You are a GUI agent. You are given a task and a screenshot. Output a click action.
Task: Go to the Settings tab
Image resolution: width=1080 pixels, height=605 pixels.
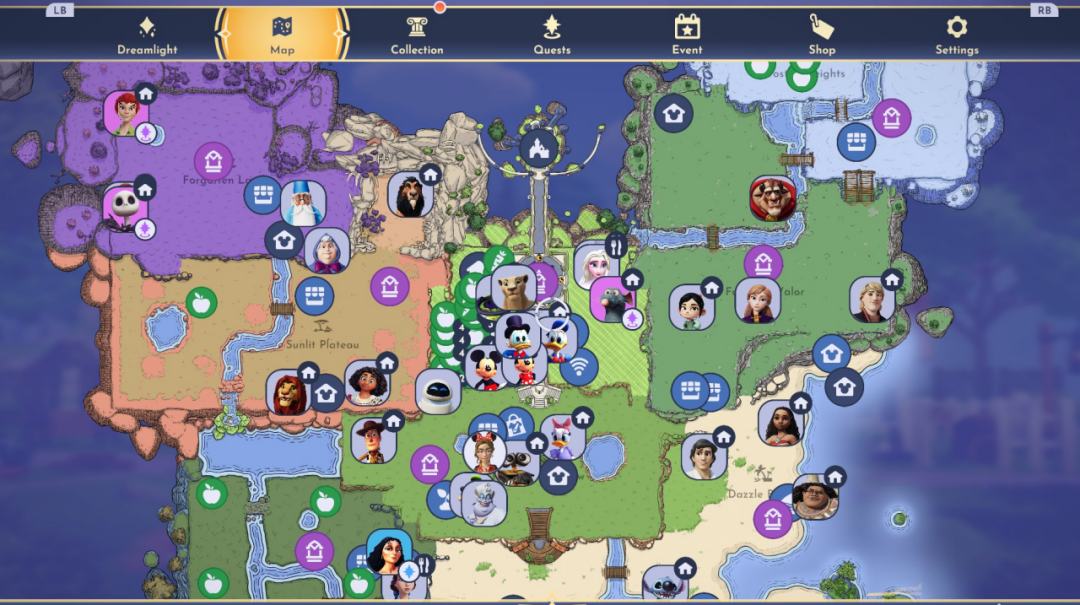pos(956,35)
